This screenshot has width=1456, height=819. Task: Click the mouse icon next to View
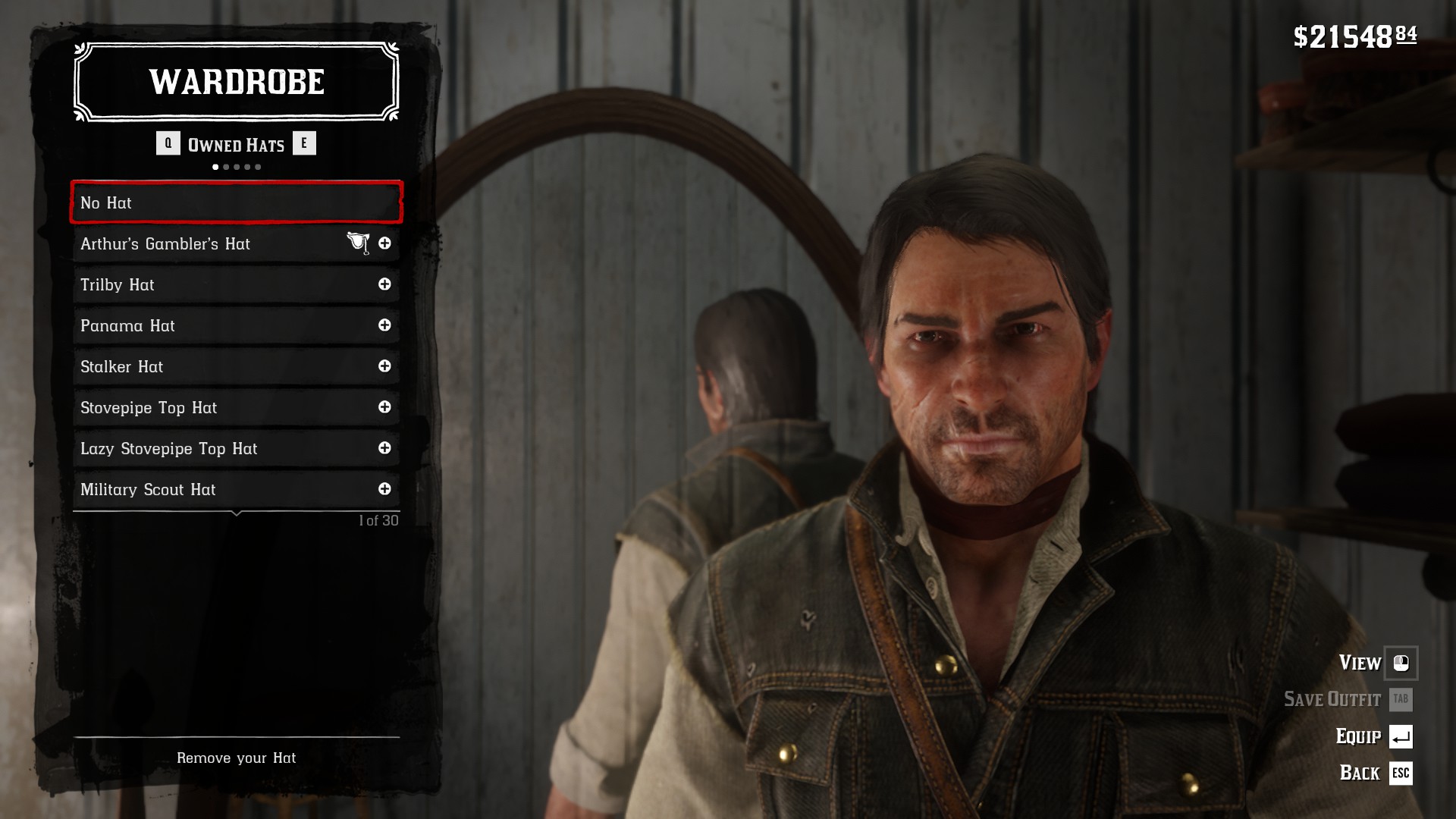1403,663
